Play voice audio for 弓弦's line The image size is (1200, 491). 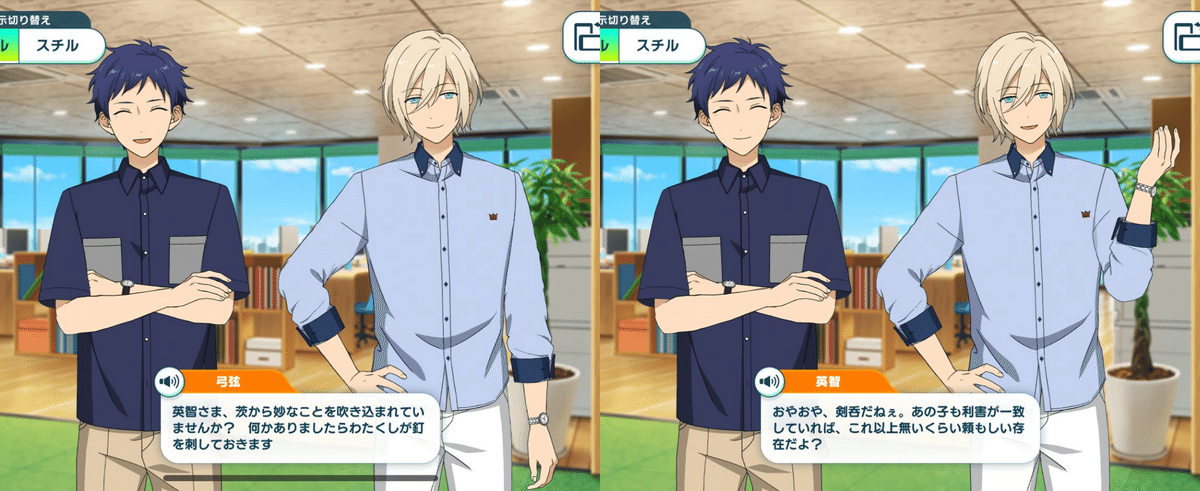click(168, 381)
